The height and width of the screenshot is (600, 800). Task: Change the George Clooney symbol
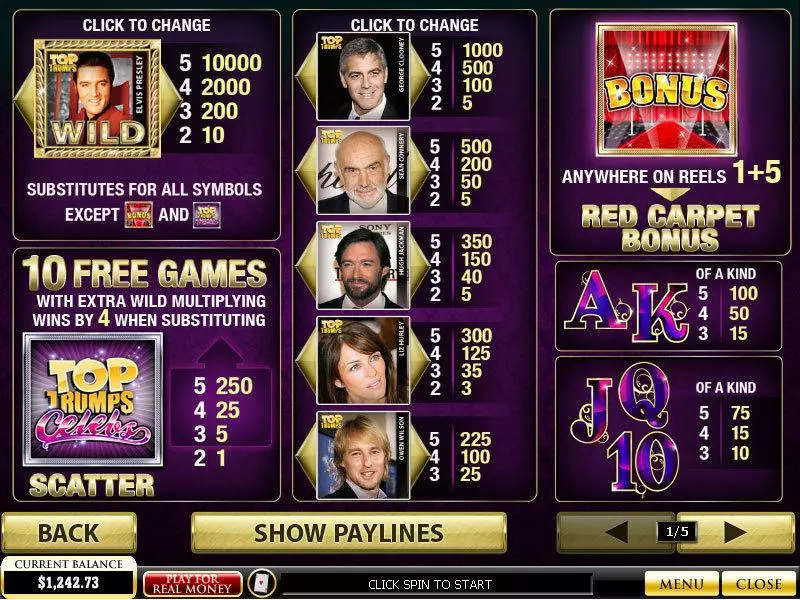[350, 74]
